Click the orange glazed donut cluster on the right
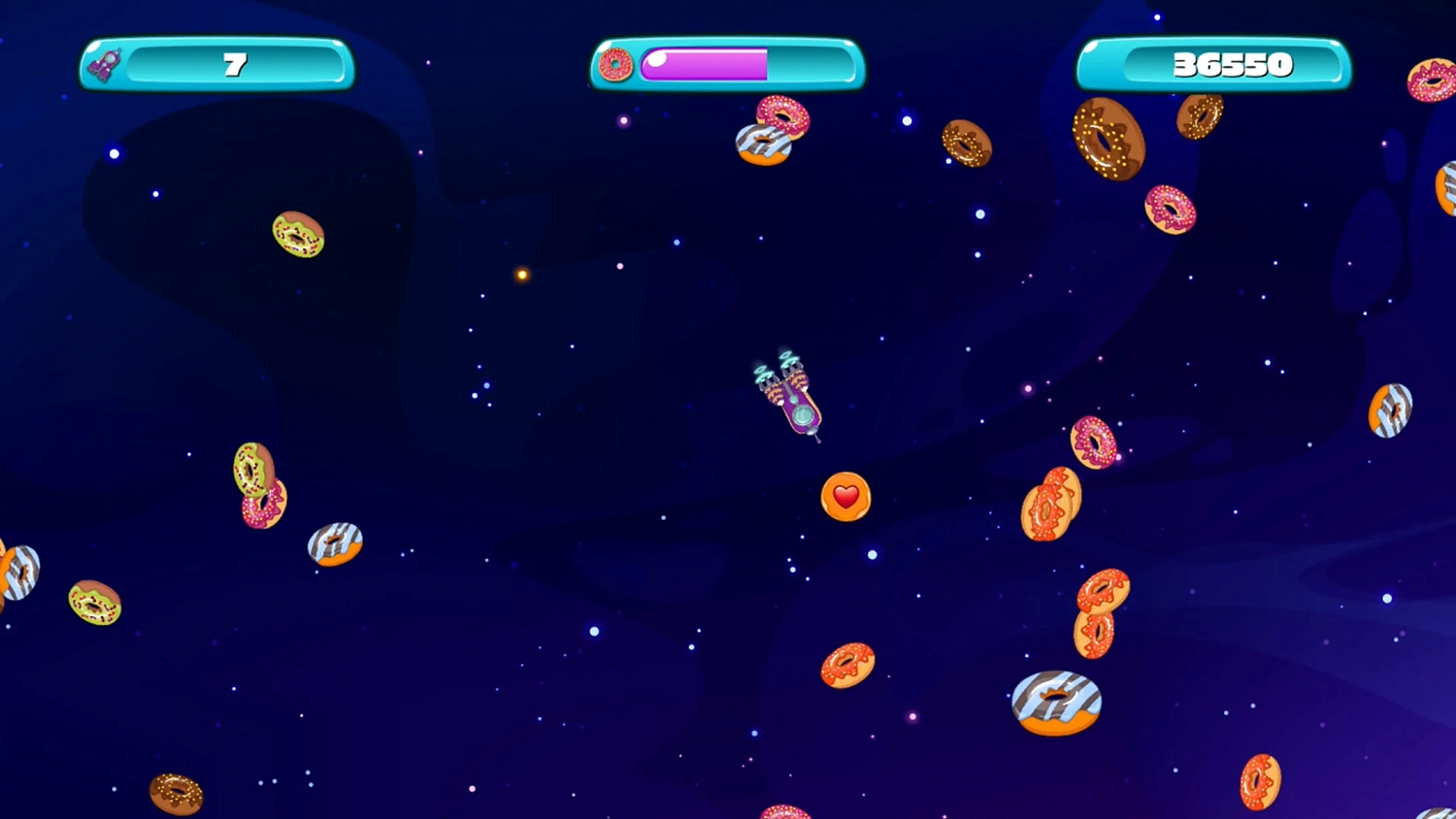1456x819 pixels. pos(1050,503)
